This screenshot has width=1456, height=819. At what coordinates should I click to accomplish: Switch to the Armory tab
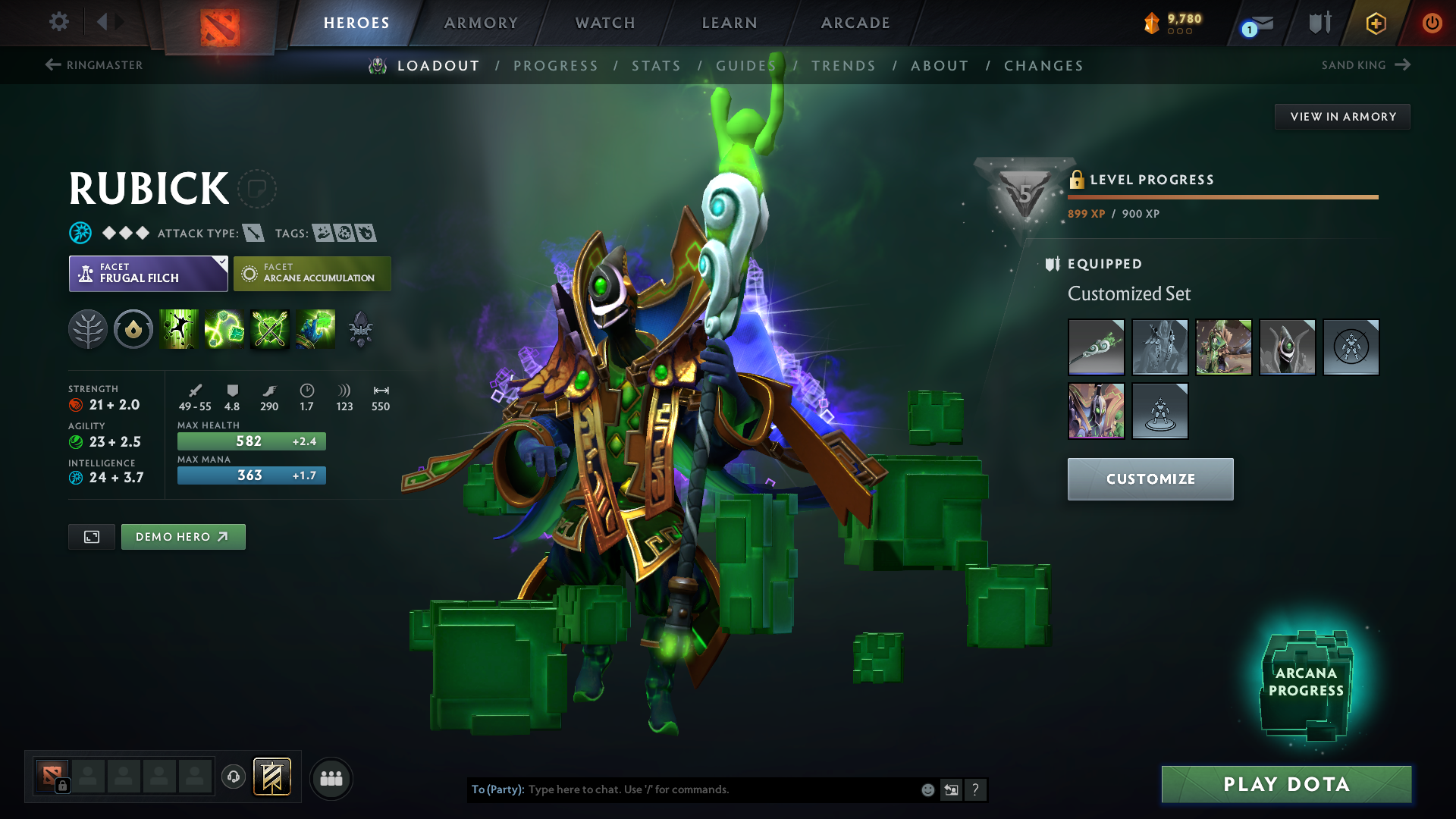(481, 23)
